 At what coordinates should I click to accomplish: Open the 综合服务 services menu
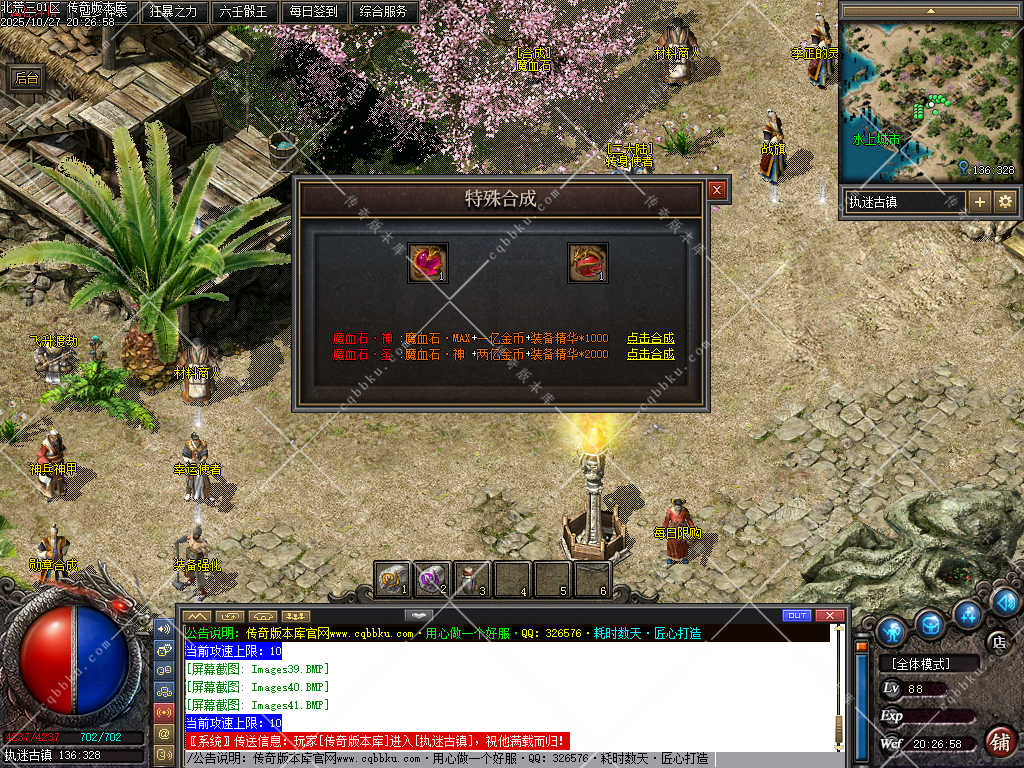[383, 12]
